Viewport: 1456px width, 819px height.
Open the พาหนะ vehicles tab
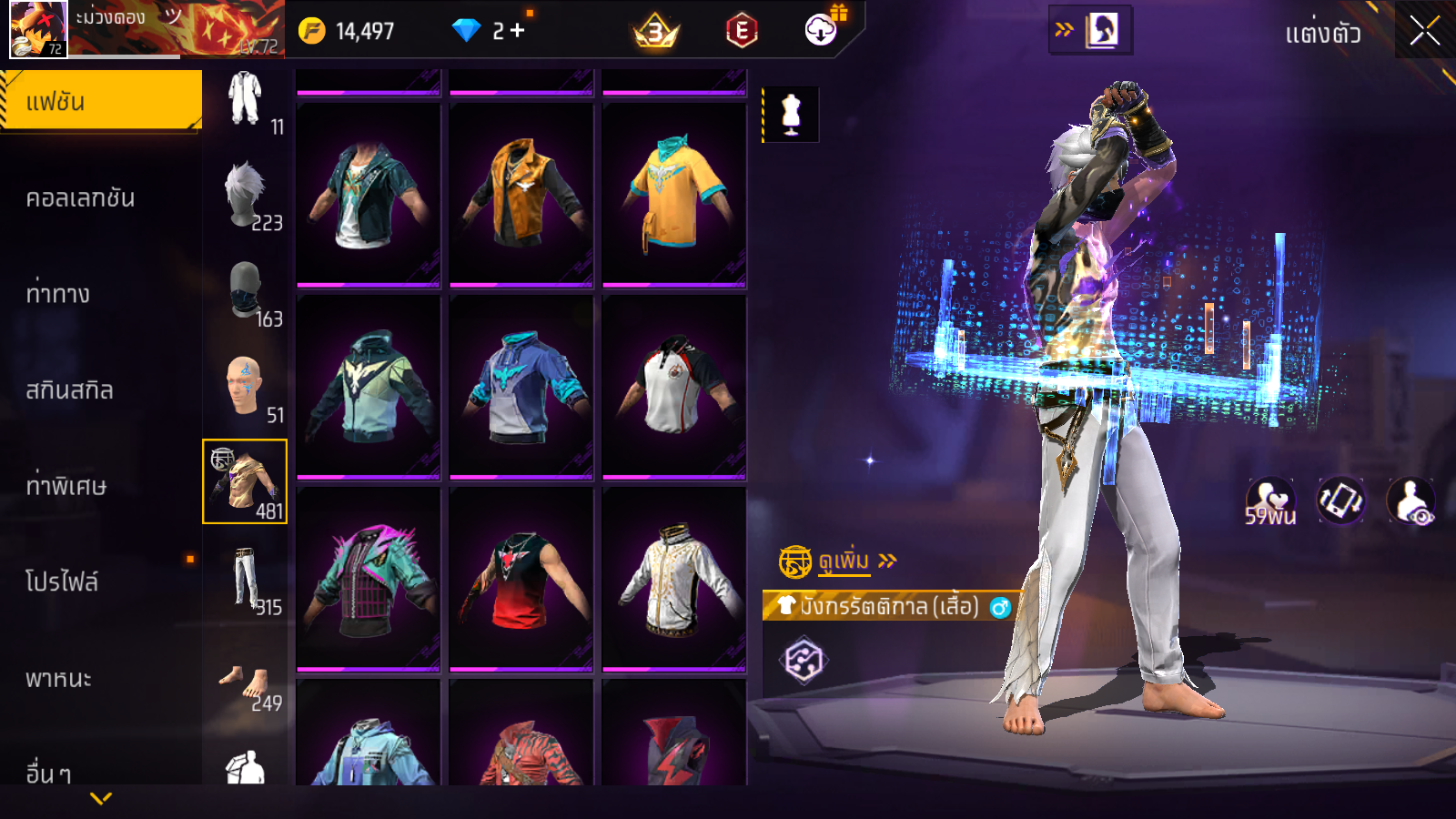point(58,679)
